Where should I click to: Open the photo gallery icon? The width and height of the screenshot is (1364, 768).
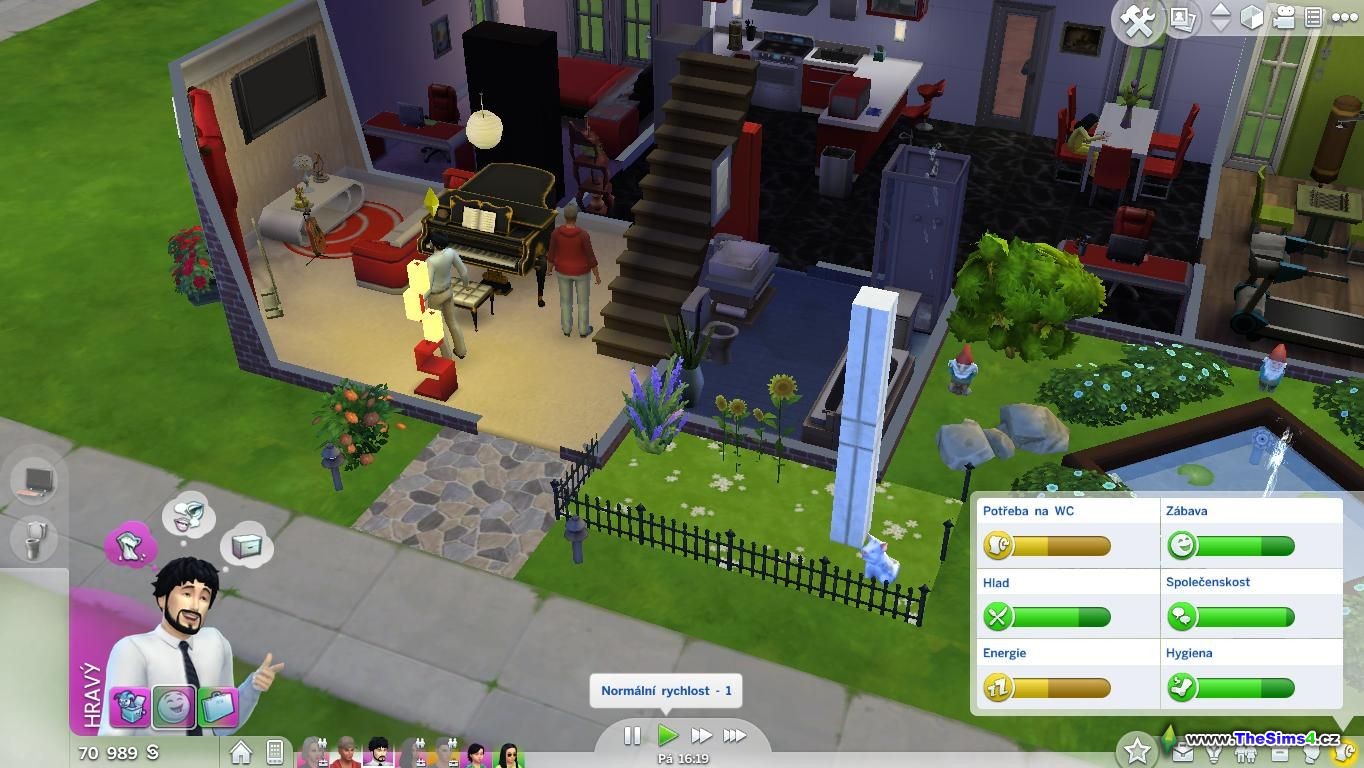coord(1183,20)
